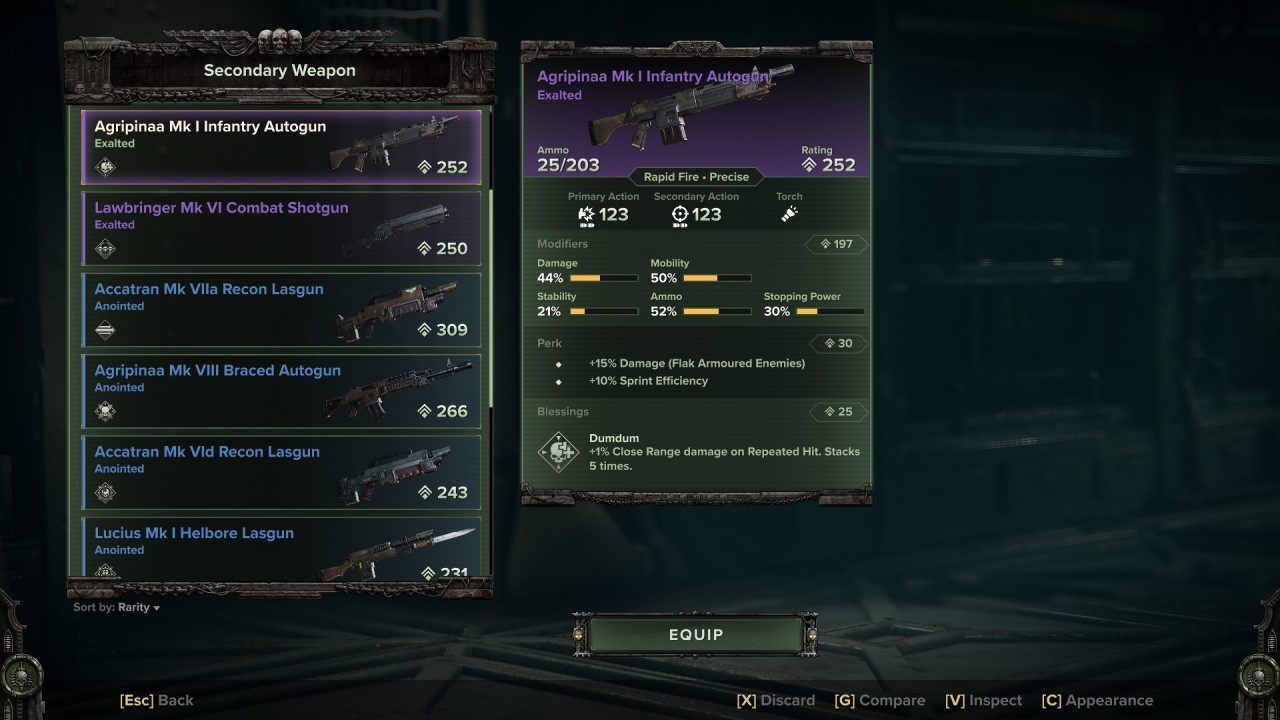
Task: Click the Discard option
Action: pyautogui.click(x=776, y=700)
